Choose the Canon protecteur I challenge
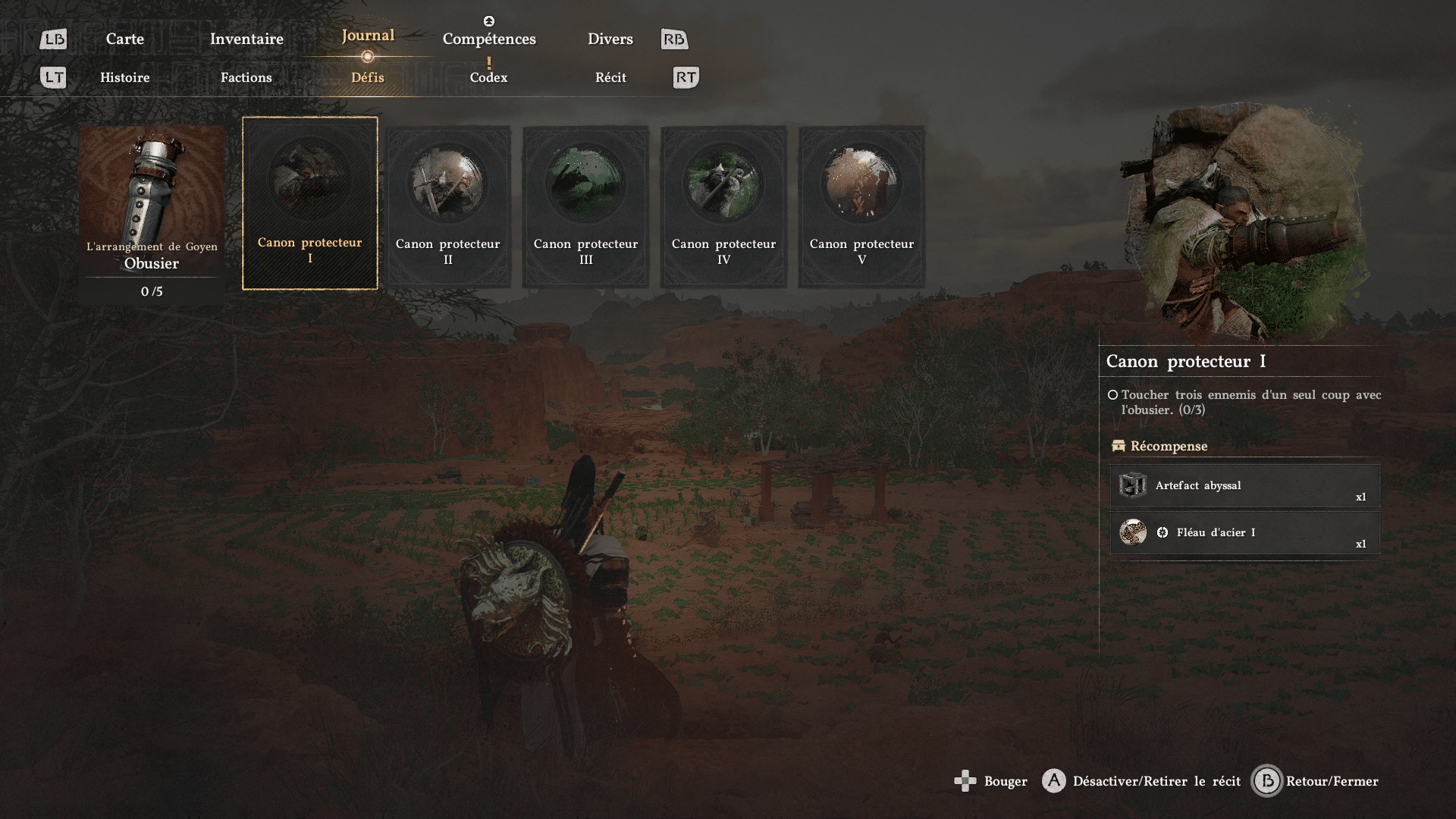1456x819 pixels. (x=309, y=203)
